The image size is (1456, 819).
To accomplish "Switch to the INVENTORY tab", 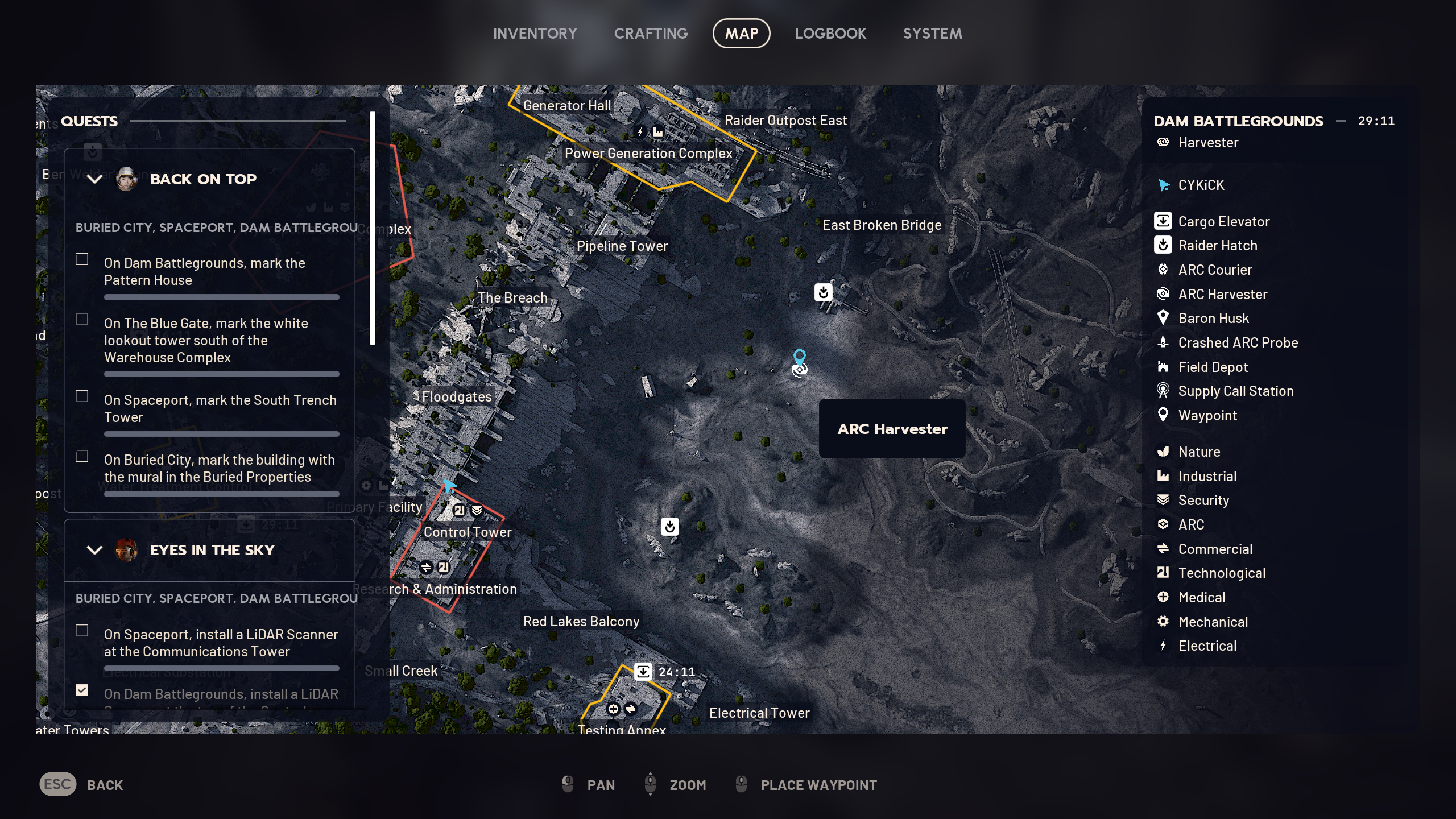I will click(535, 33).
